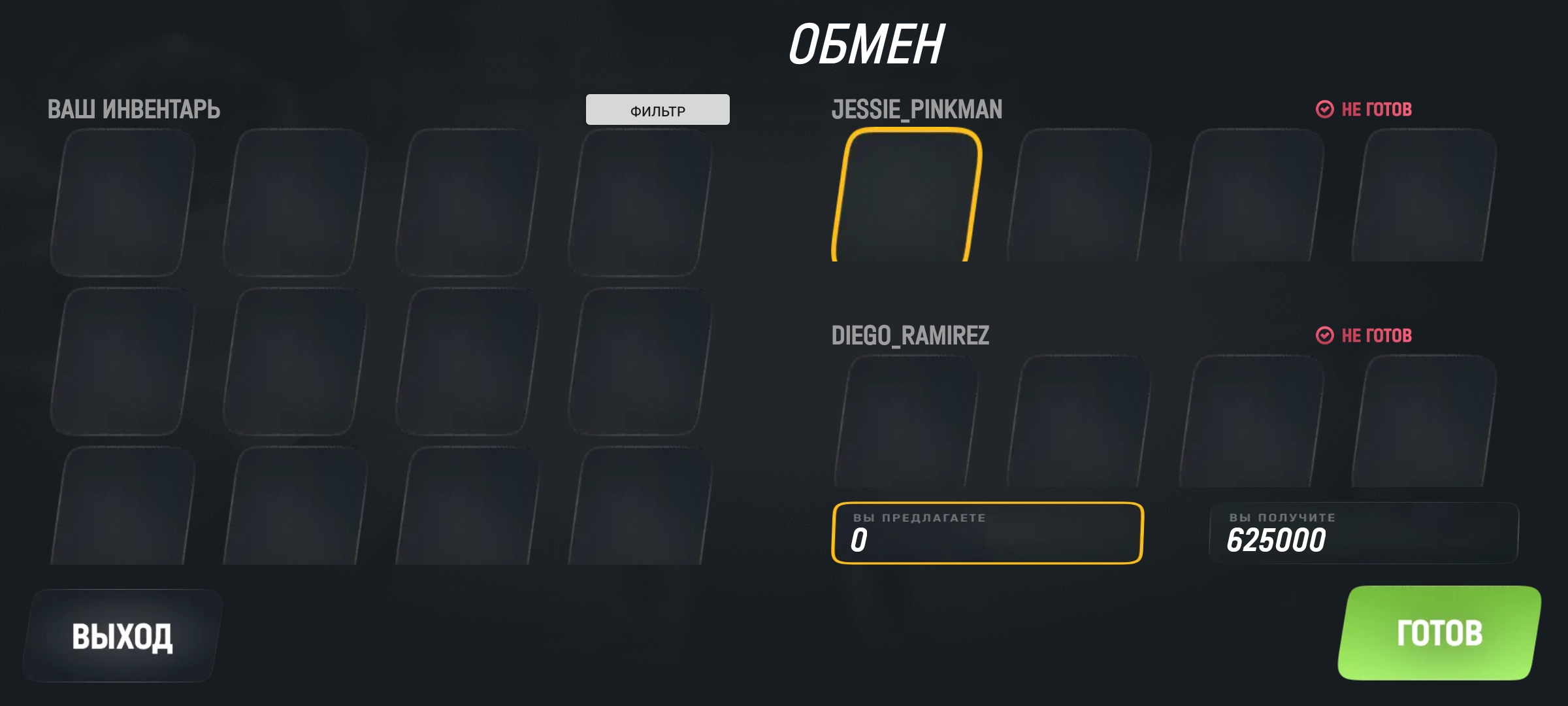Select the yellow-highlighted trade slot
The height and width of the screenshot is (706, 1568).
point(907,196)
